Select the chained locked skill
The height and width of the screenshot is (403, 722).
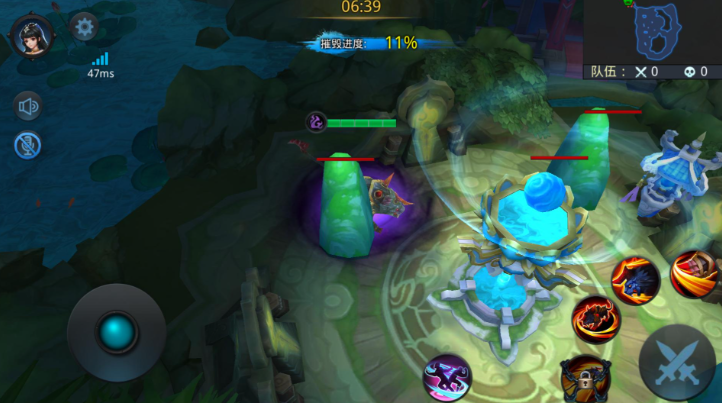pyautogui.click(x=585, y=378)
